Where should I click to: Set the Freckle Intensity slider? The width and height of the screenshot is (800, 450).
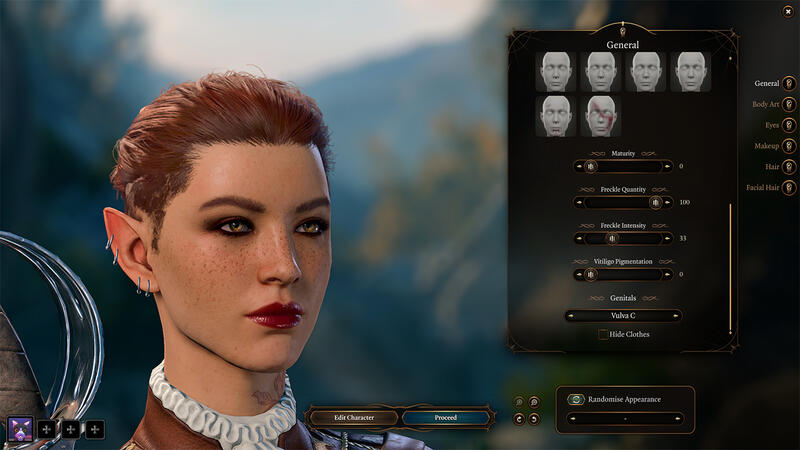coord(612,238)
